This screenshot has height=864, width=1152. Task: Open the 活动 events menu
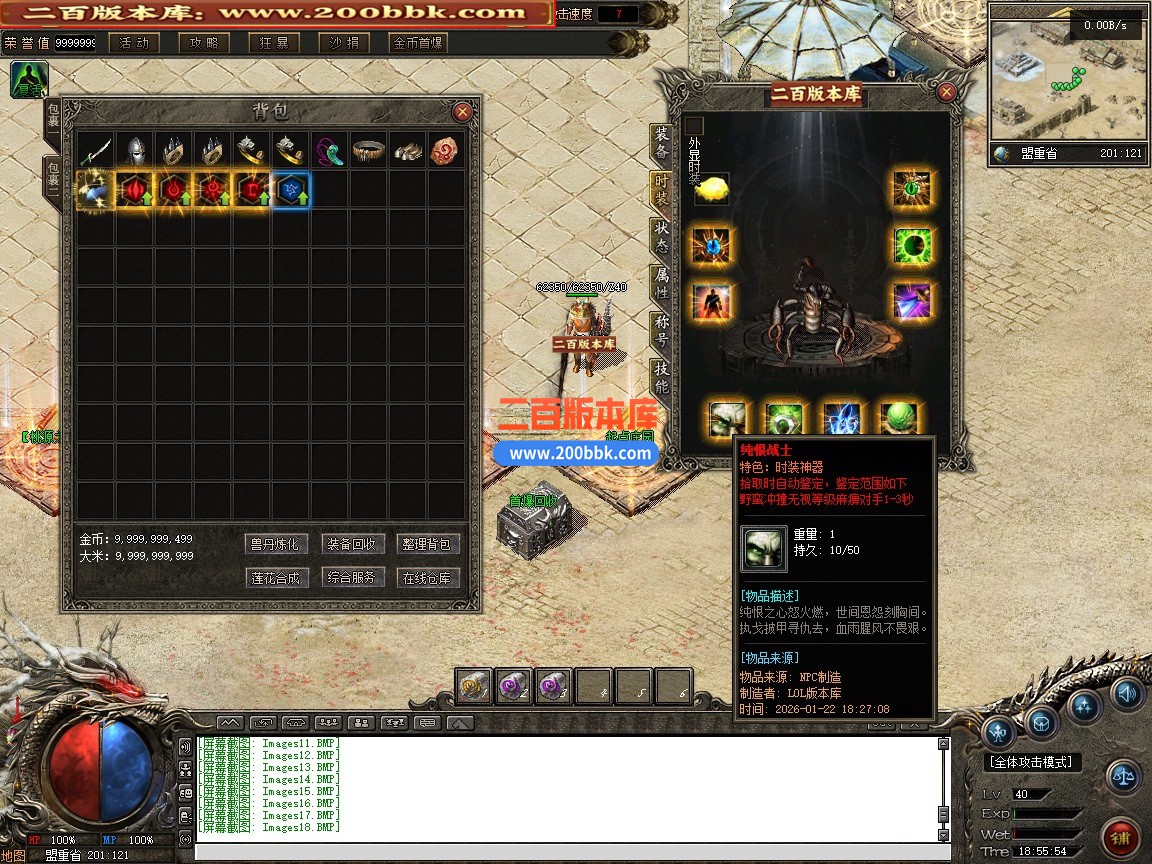[134, 43]
